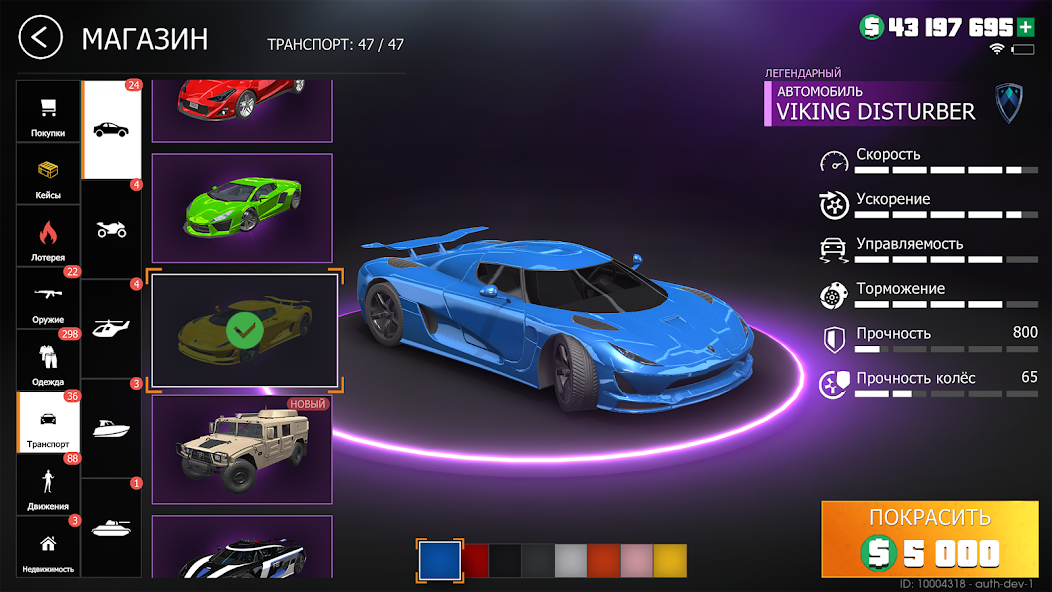Select the ATV quad bike subcategory
Image resolution: width=1052 pixels, height=592 pixels.
click(x=111, y=229)
